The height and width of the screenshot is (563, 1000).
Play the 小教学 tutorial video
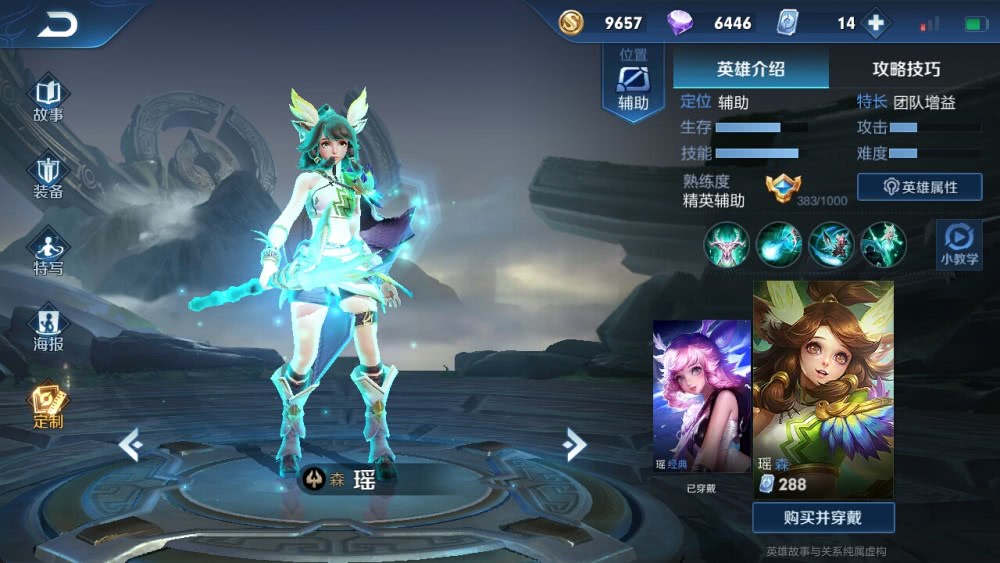[959, 243]
